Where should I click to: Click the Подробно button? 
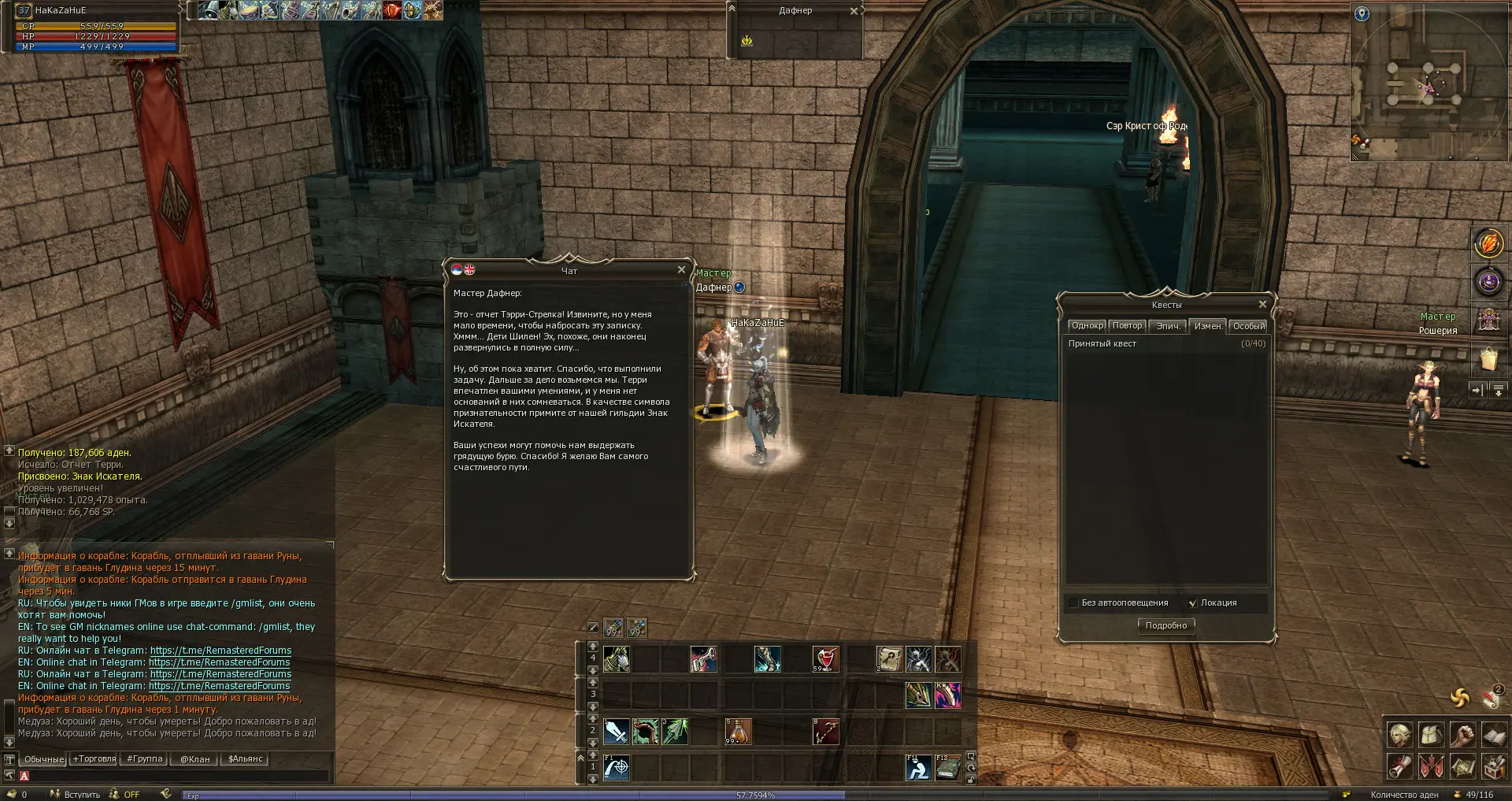click(1165, 625)
